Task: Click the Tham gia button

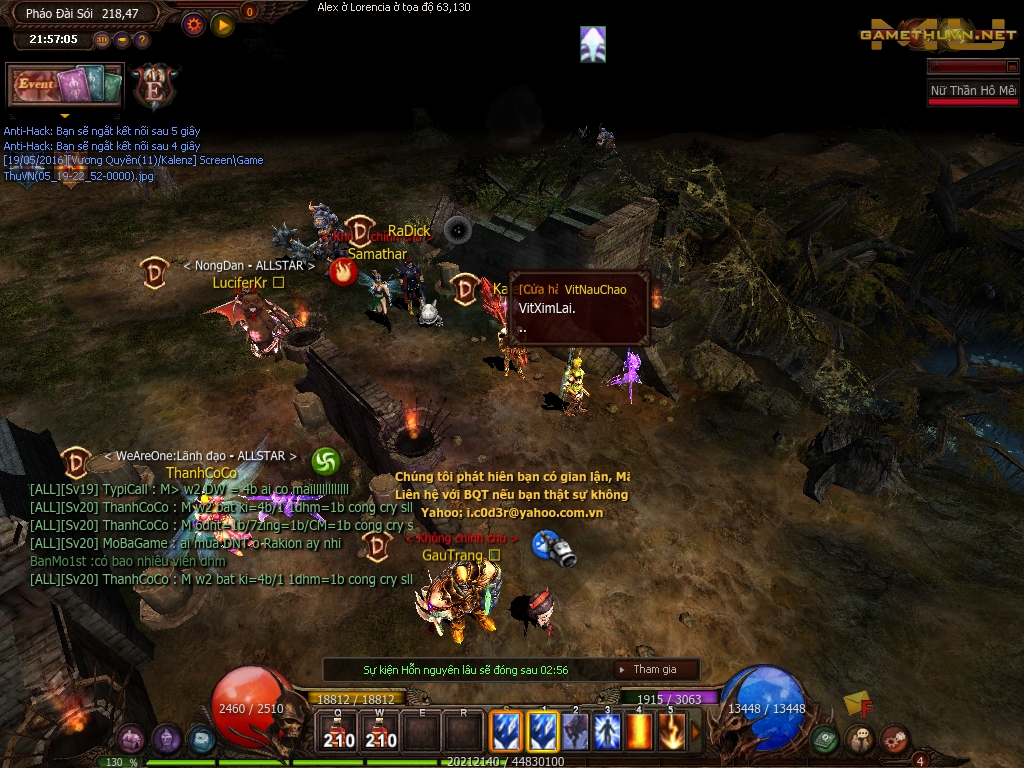Action: [655, 669]
